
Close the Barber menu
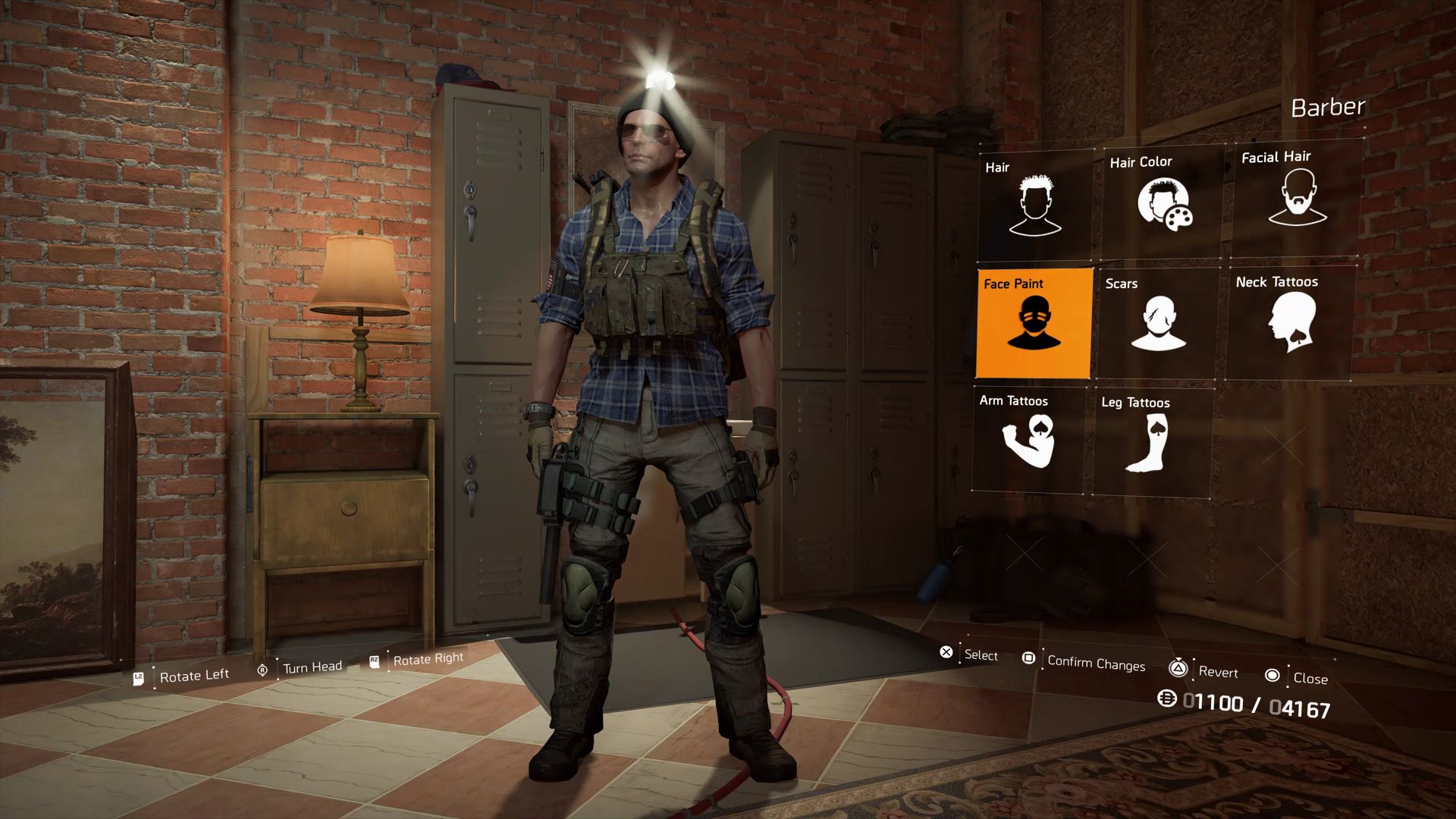coord(1310,679)
